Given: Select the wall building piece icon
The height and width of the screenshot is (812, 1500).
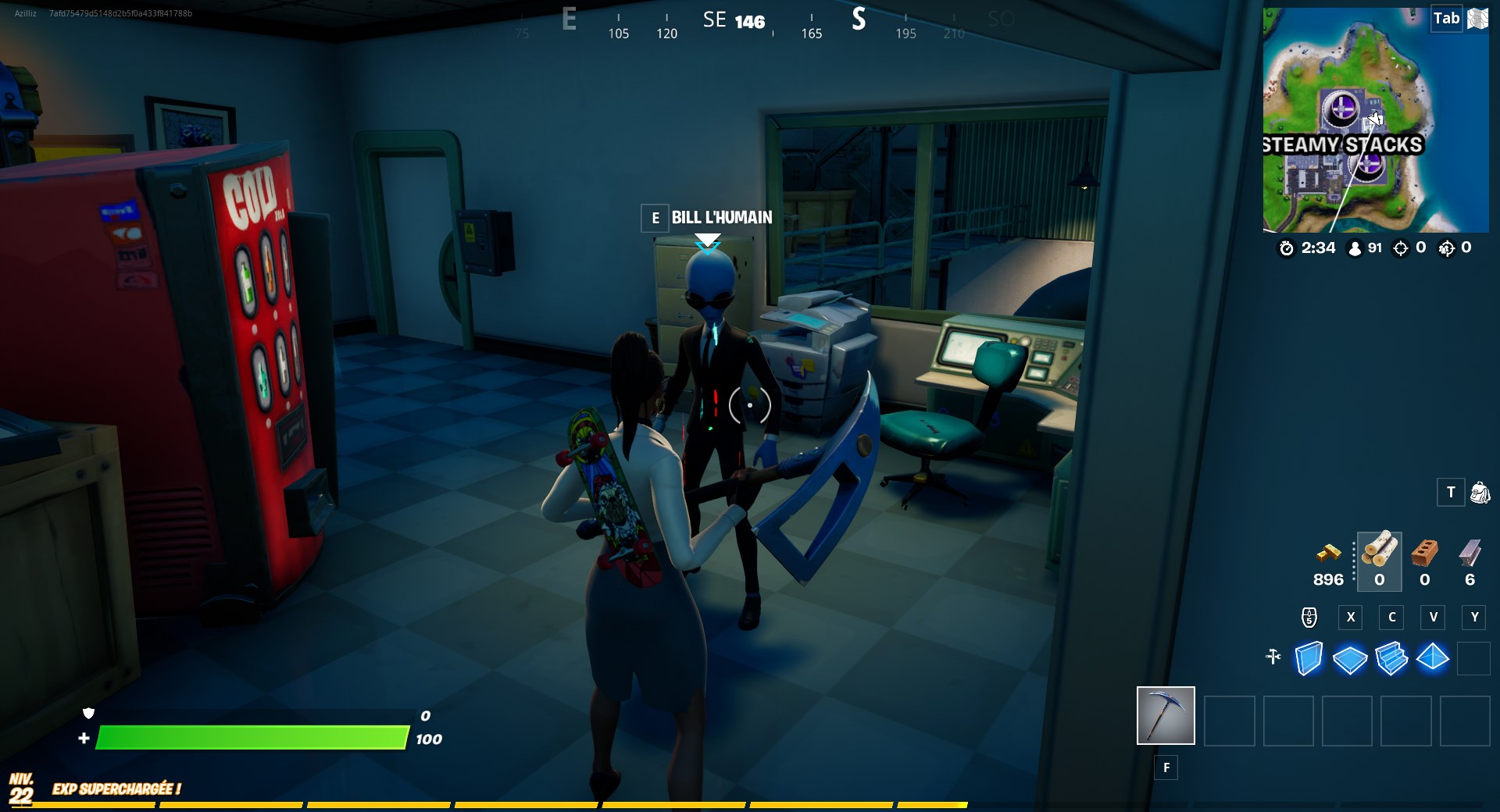Looking at the screenshot, I should (1309, 660).
